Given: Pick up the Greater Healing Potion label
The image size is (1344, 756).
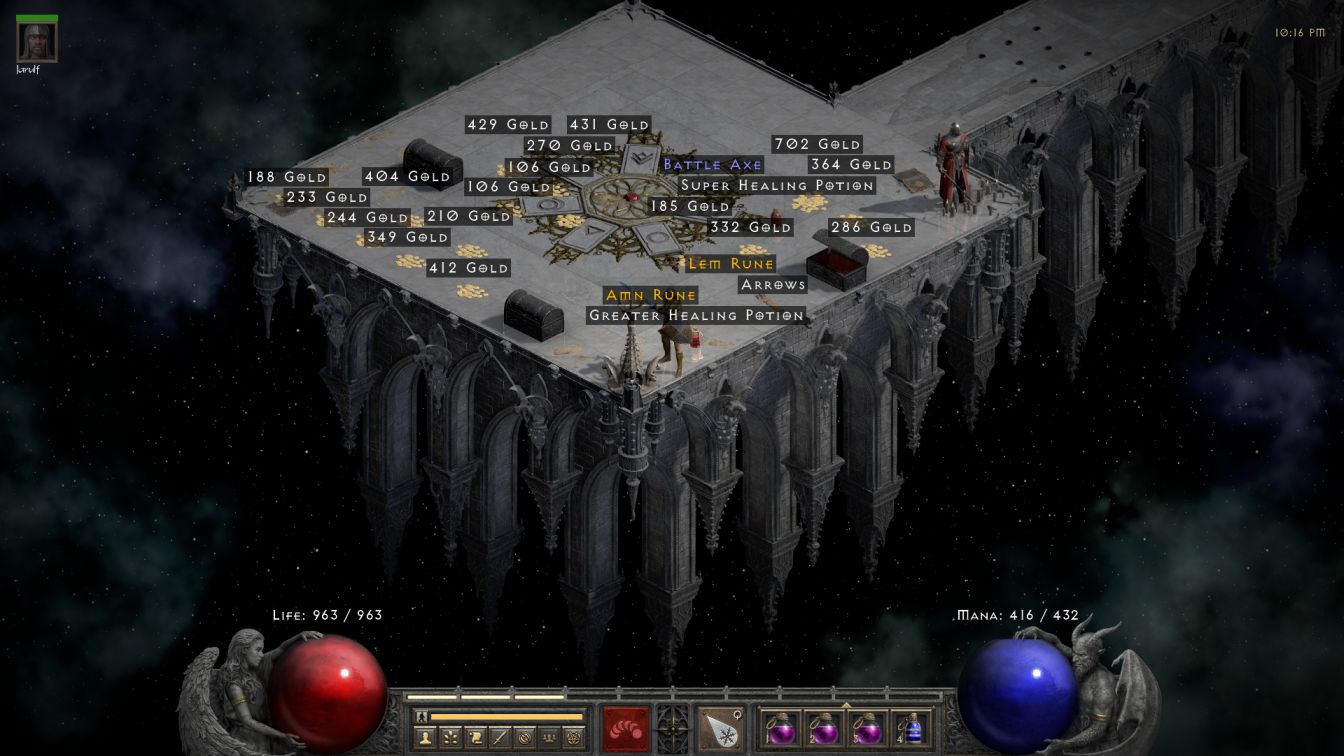Looking at the screenshot, I should 696,316.
